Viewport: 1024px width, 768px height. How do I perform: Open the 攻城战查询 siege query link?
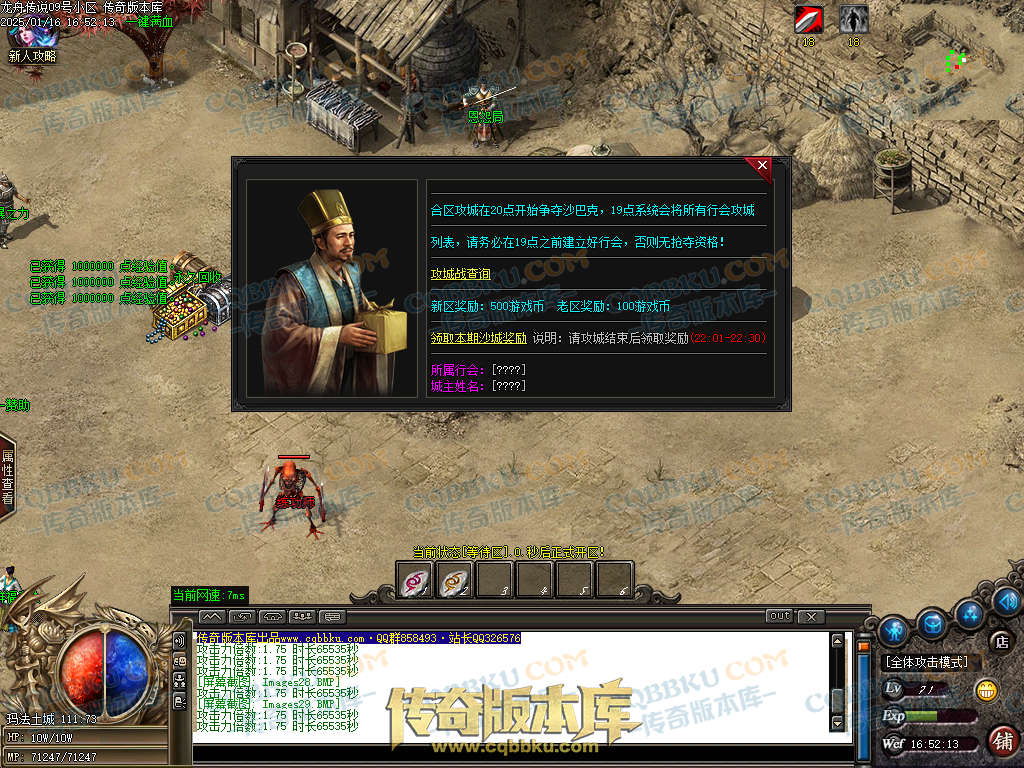(461, 274)
